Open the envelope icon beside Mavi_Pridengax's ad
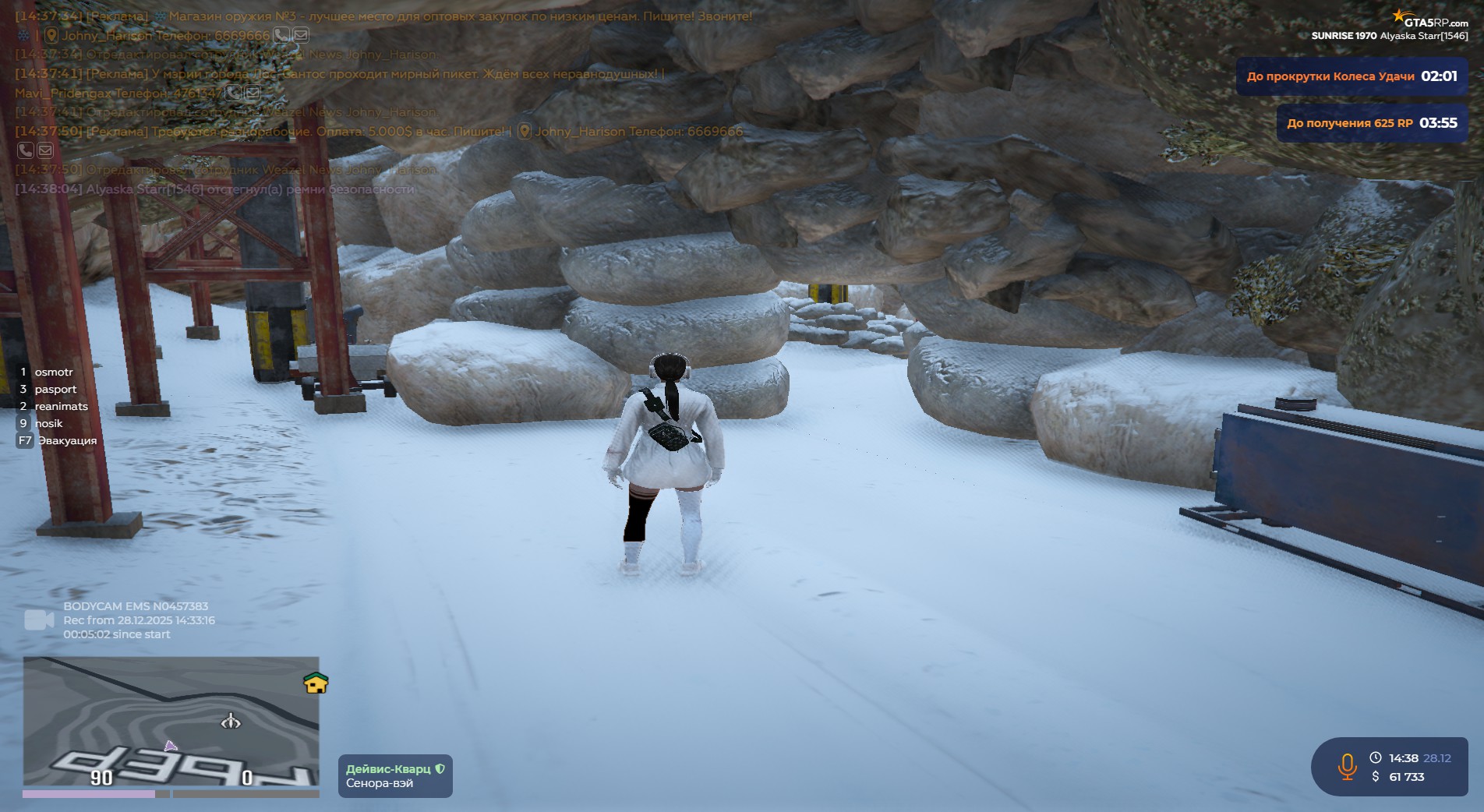The width and height of the screenshot is (1484, 812). coord(252,93)
